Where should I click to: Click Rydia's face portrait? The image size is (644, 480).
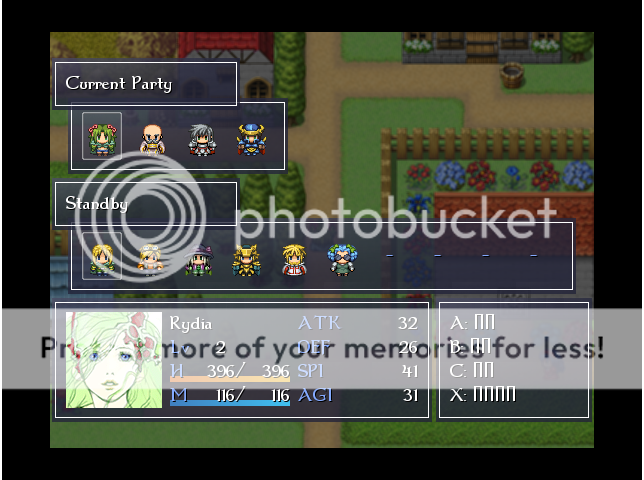pos(114,360)
